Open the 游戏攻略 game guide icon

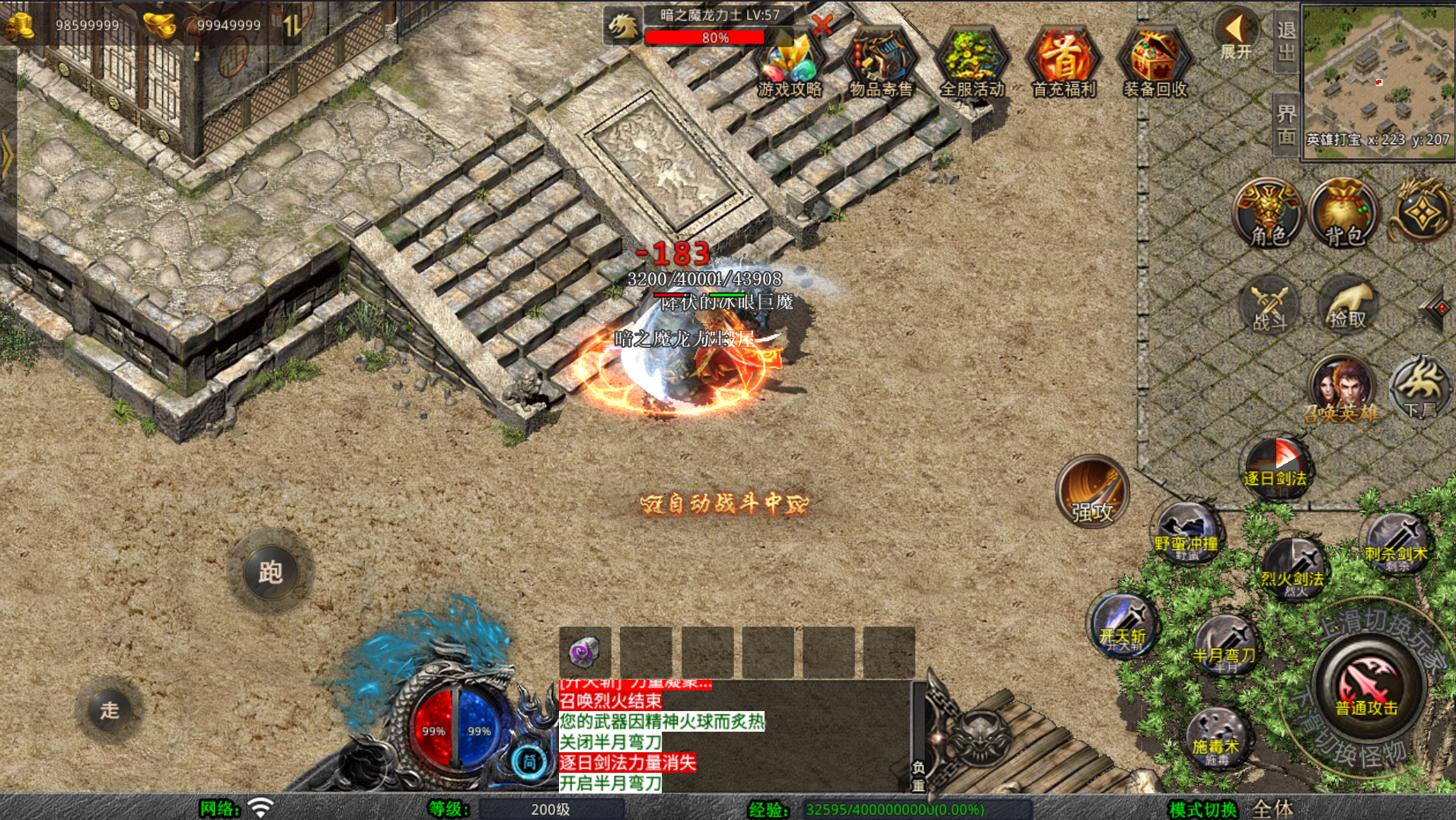tap(790, 64)
